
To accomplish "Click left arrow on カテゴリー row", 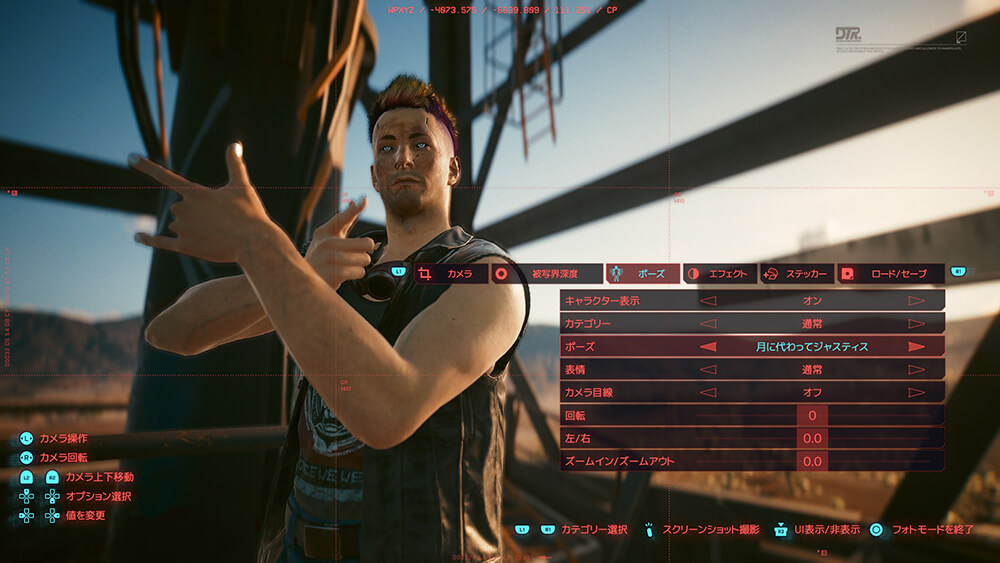I will 708,323.
